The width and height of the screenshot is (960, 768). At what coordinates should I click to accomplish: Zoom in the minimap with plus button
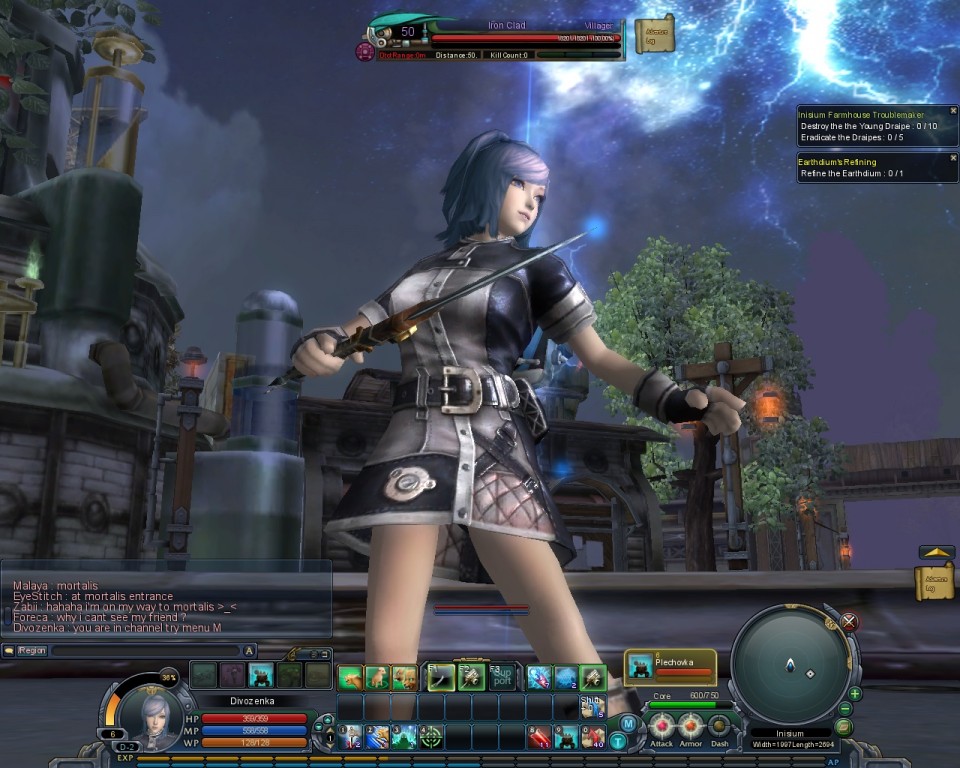(x=855, y=693)
